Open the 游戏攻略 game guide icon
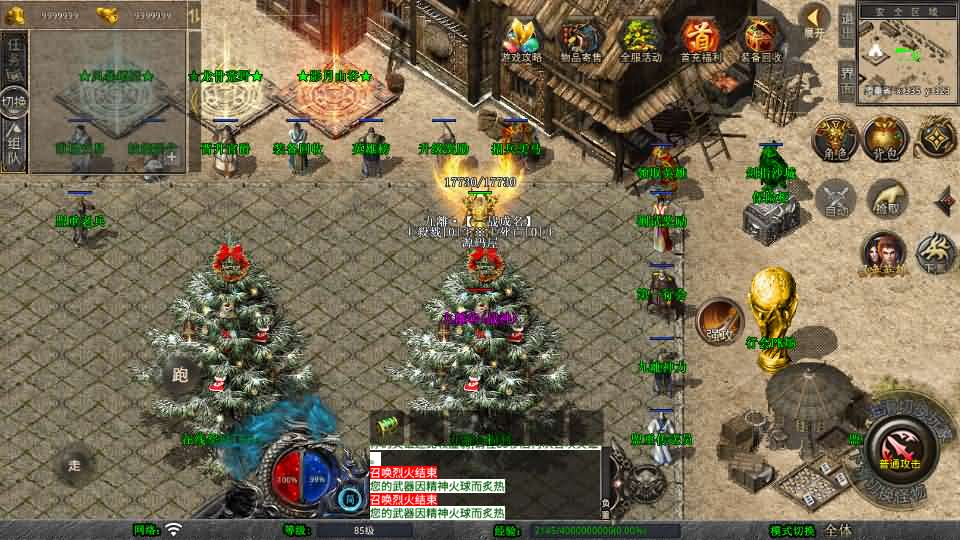This screenshot has height=540, width=960. 521,40
